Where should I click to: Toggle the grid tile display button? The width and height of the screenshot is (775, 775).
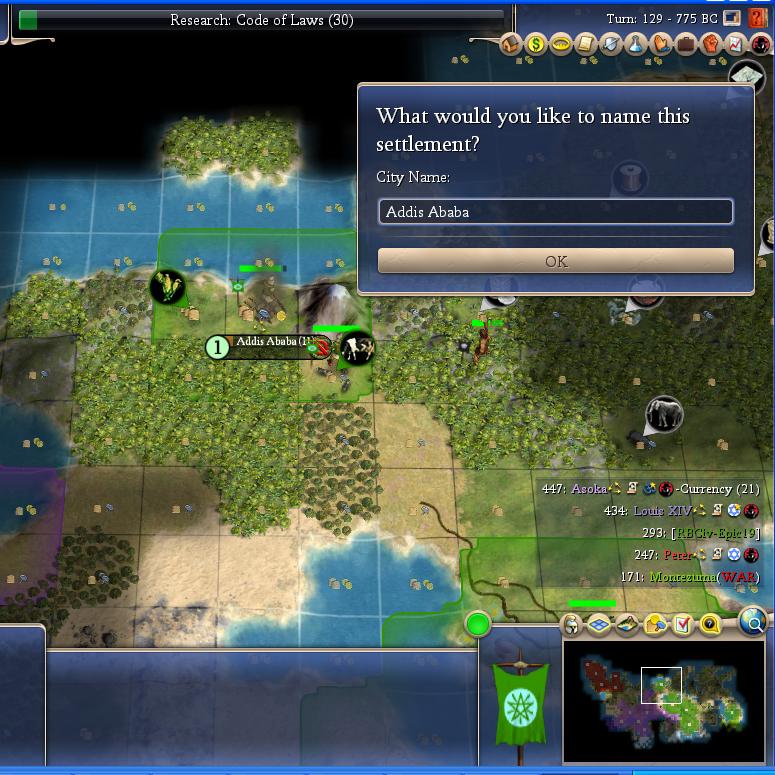point(599,625)
